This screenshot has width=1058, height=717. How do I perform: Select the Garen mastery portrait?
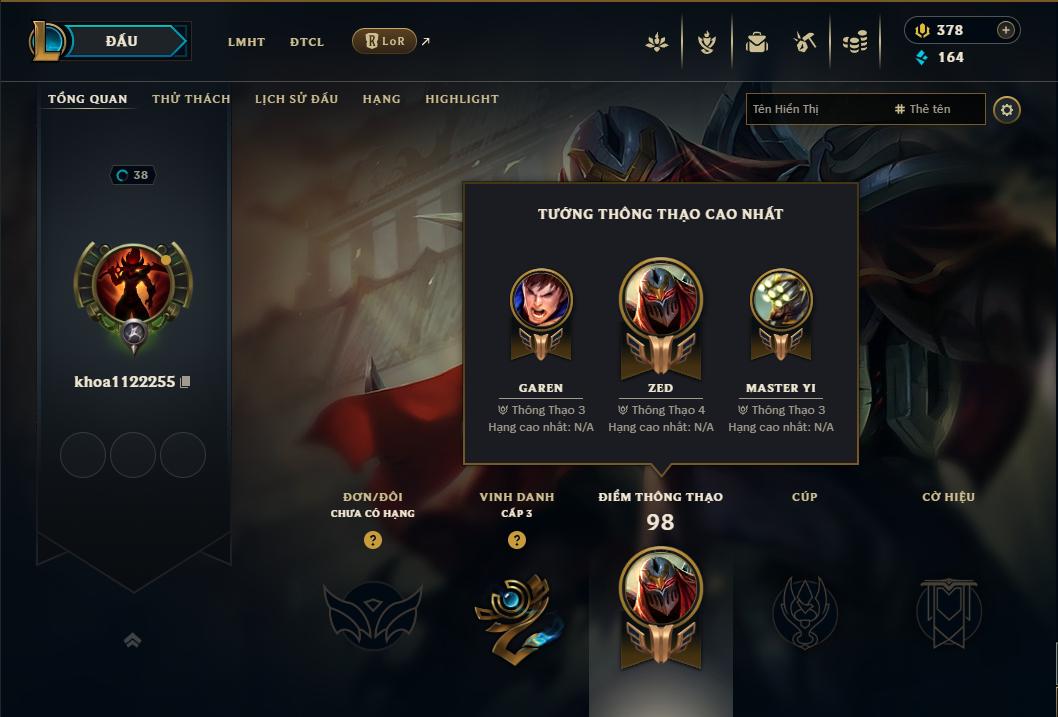(541, 300)
